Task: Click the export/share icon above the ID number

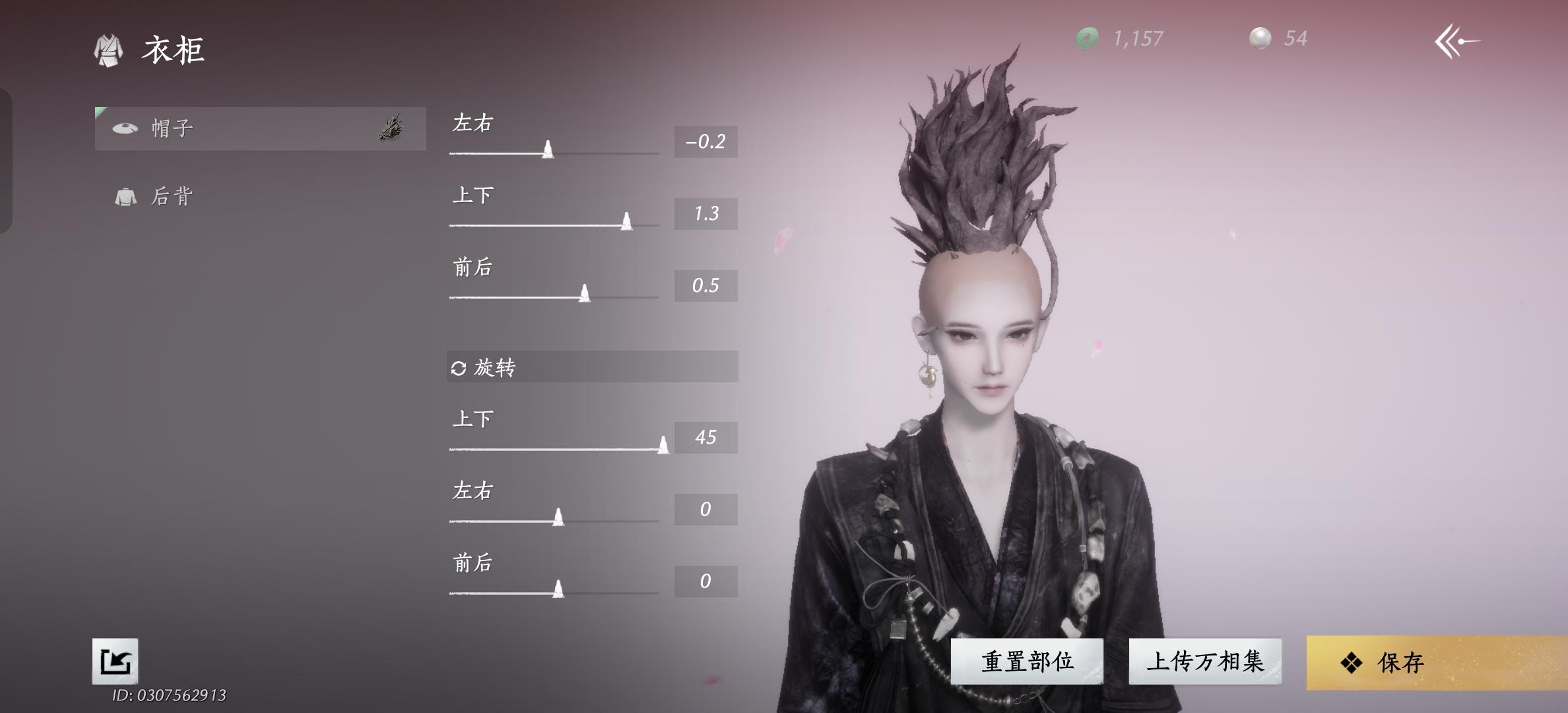Action: click(116, 662)
